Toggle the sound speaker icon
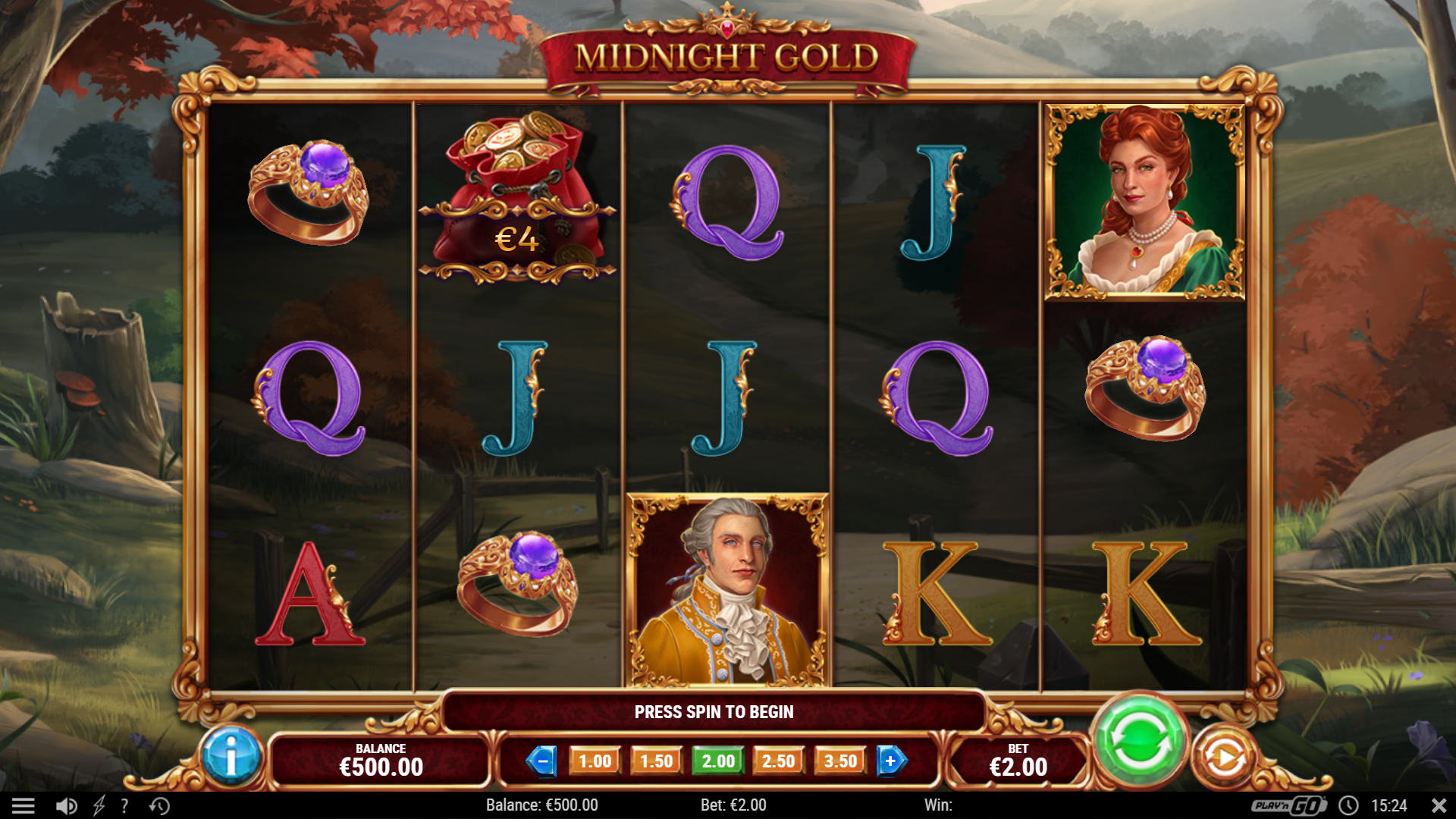This screenshot has height=819, width=1456. point(67,805)
